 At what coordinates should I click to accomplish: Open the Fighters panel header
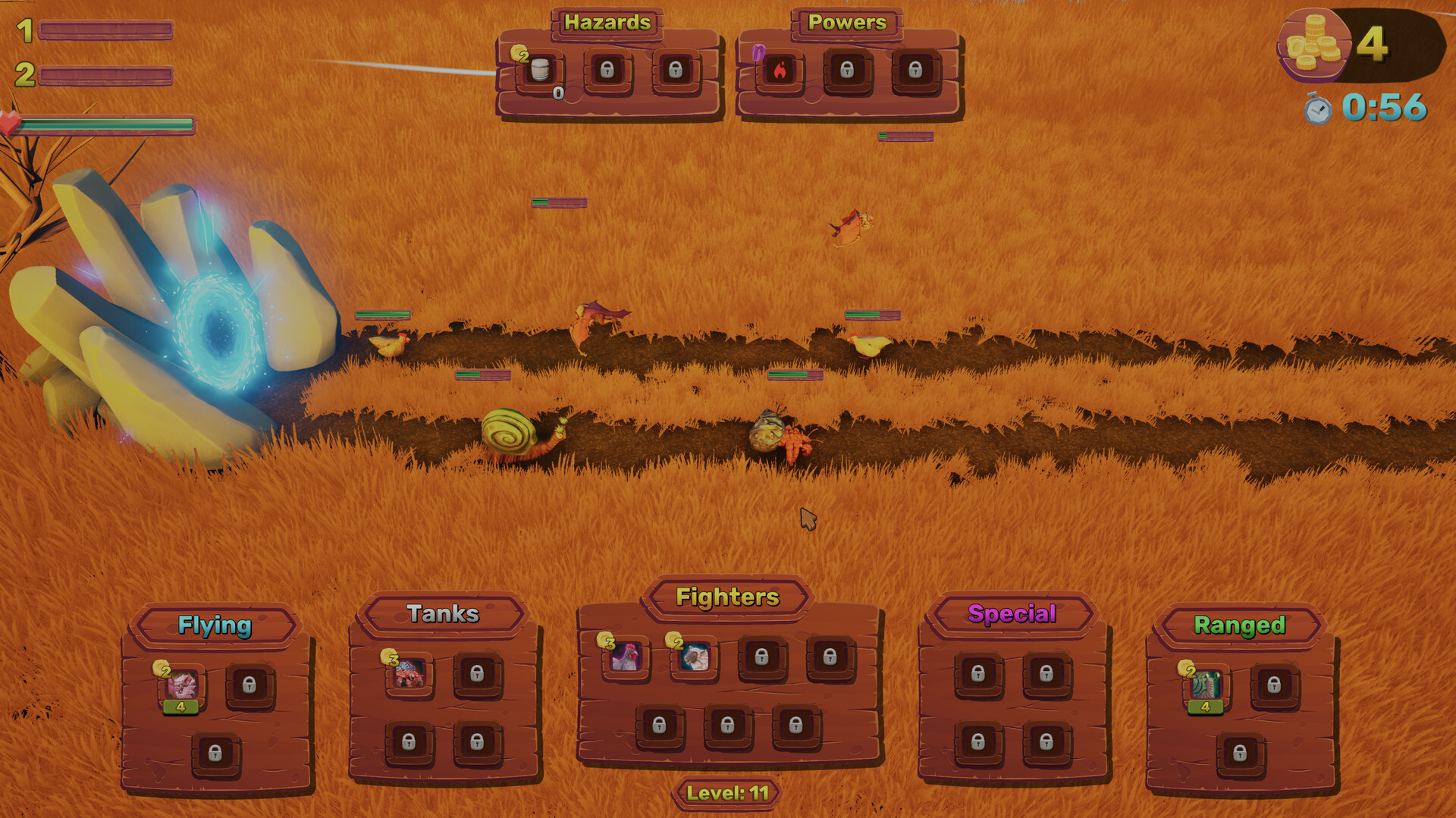[x=727, y=598]
